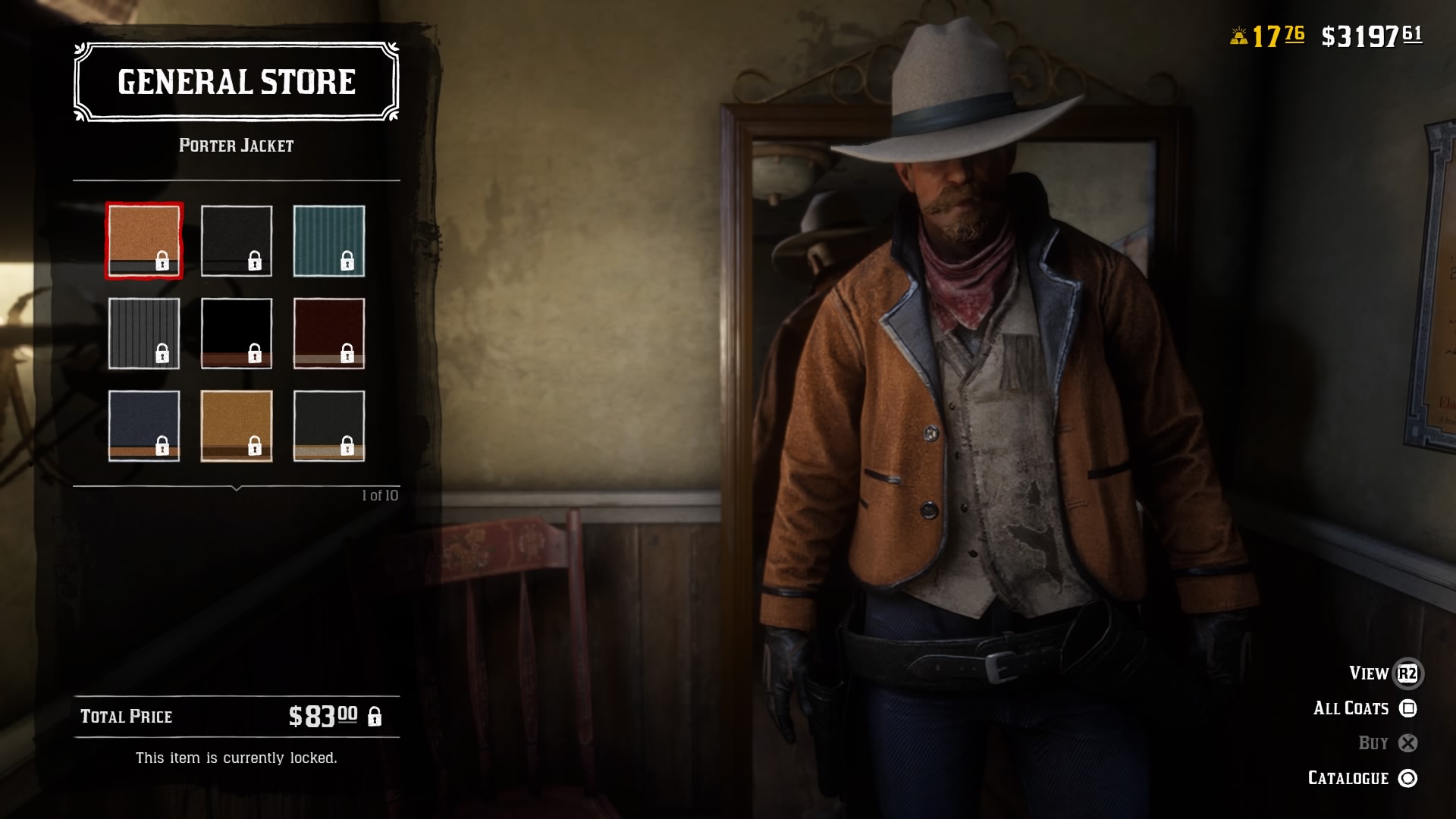This screenshot has height=819, width=1456.
Task: Click the locked item warning message
Action: [x=236, y=757]
